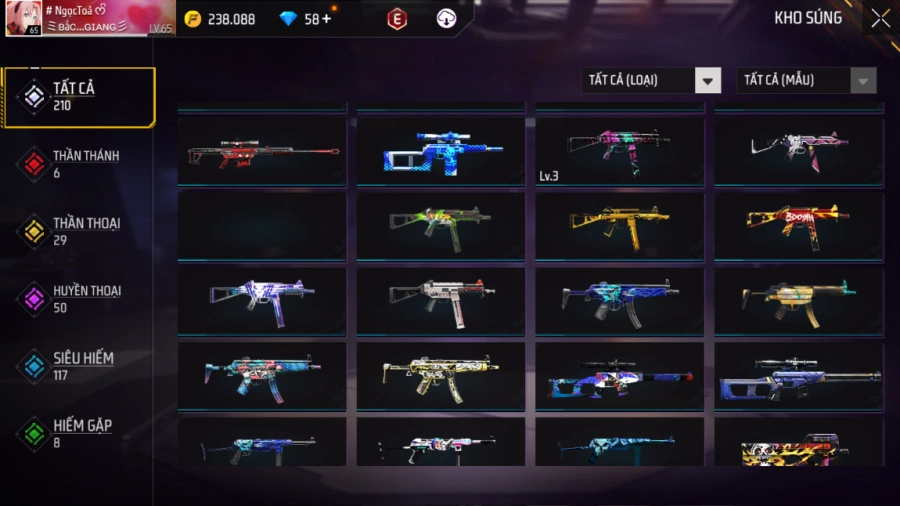Screen dimensions: 900x506
Task: Open the Tất Cả (Loại) dropdown
Action: tap(651, 80)
